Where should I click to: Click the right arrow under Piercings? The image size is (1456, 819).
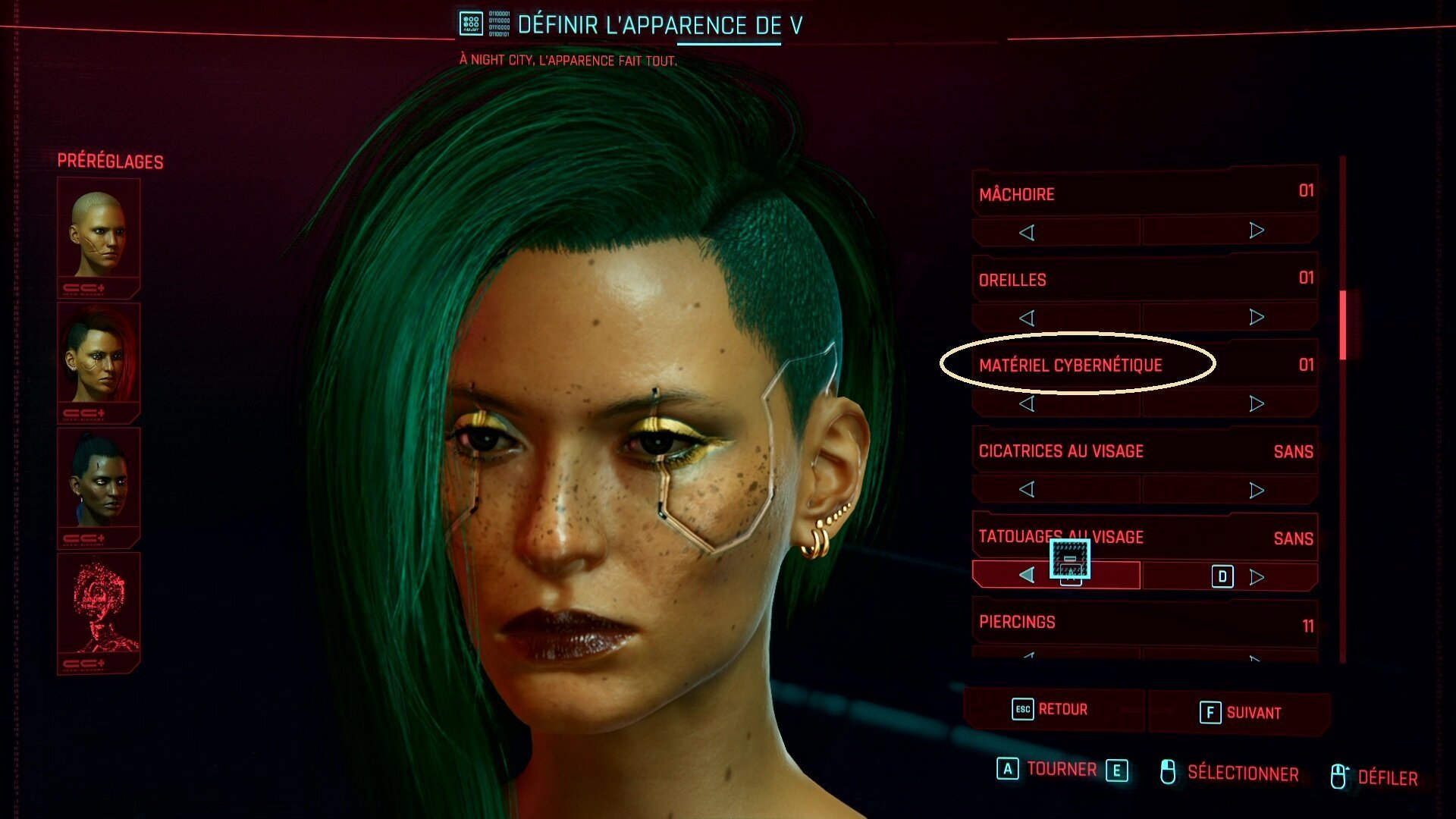pos(1257,661)
